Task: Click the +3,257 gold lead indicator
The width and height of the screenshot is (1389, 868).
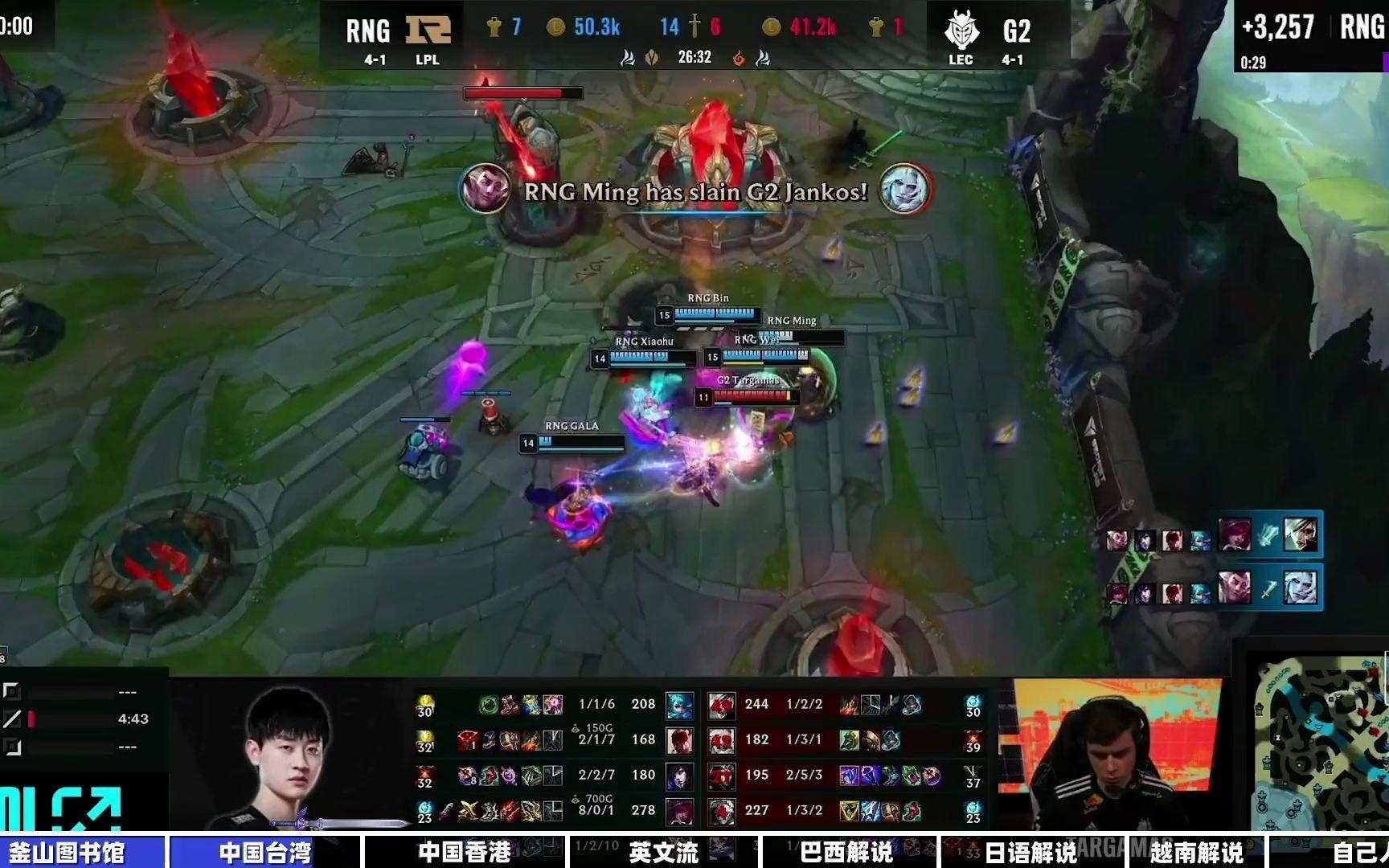Action: [x=1276, y=27]
